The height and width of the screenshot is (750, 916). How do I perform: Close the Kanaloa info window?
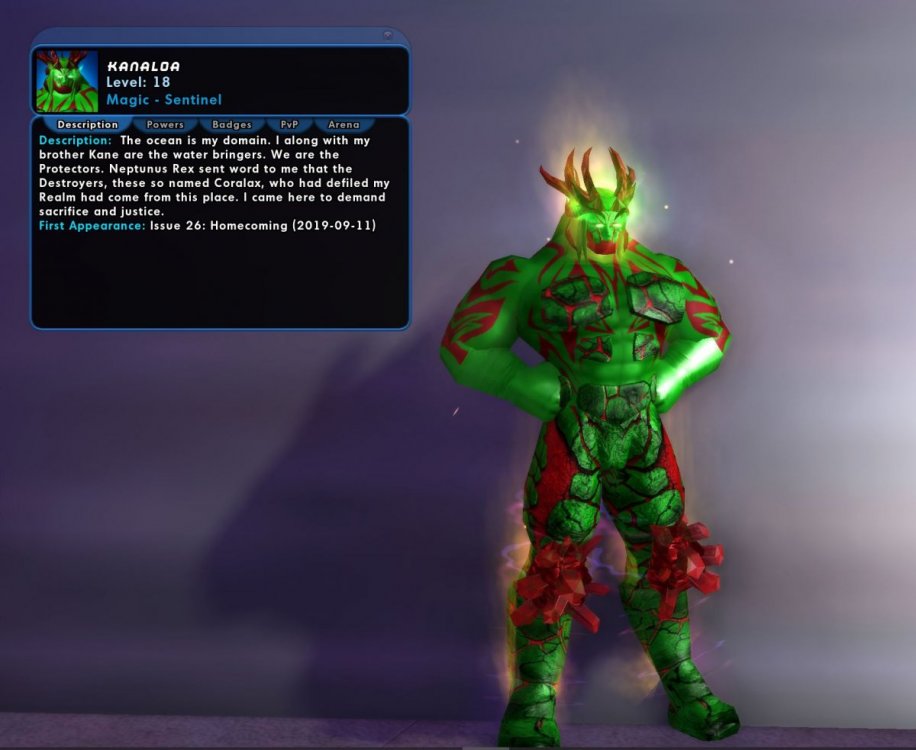(388, 36)
